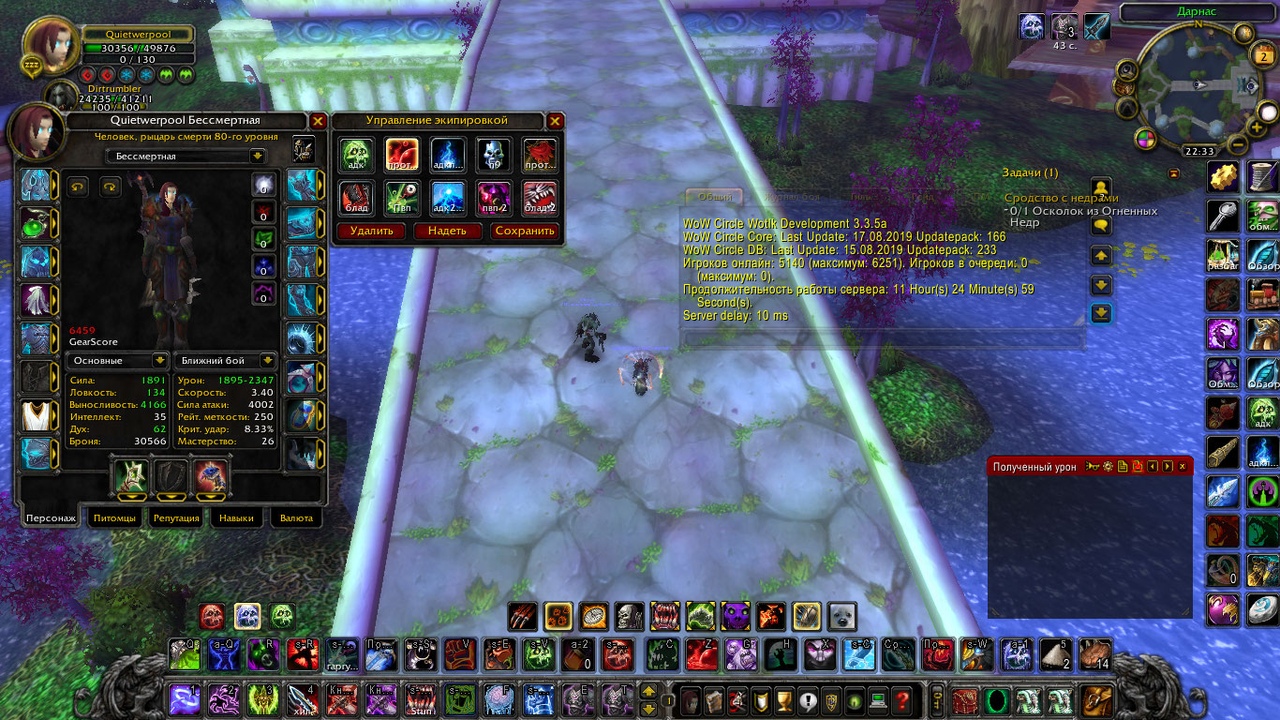Choose the green skull equipment set icon
Image resolution: width=1280 pixels, height=720 pixels.
[x=355, y=155]
